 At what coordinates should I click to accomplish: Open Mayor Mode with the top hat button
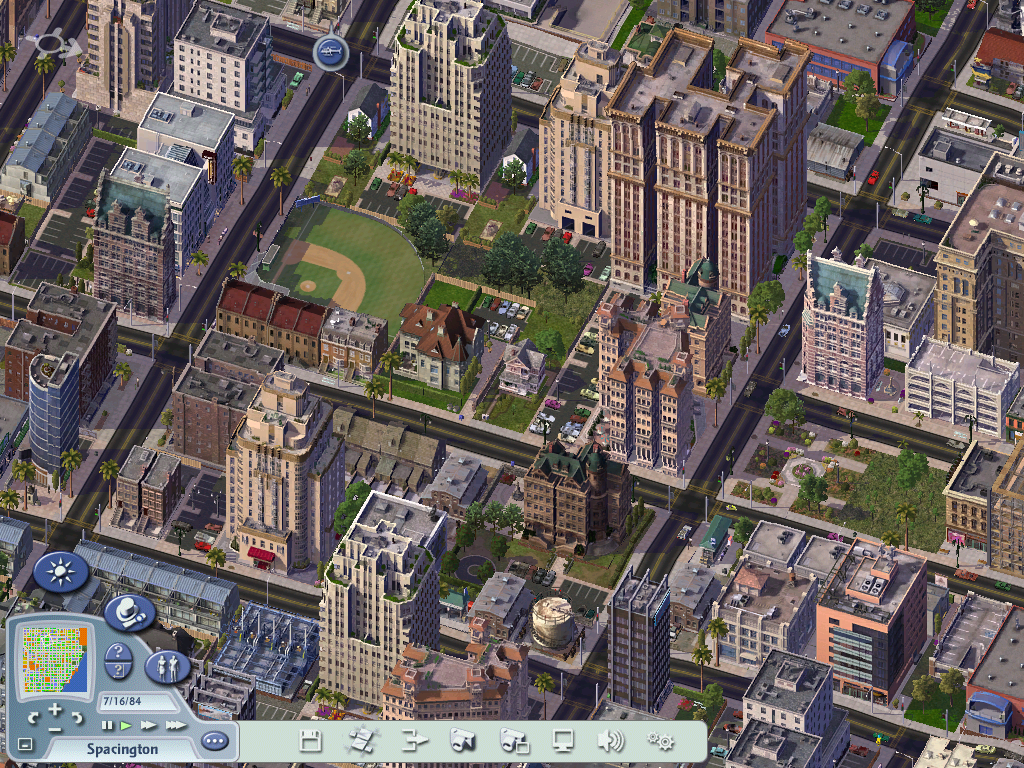tap(129, 612)
